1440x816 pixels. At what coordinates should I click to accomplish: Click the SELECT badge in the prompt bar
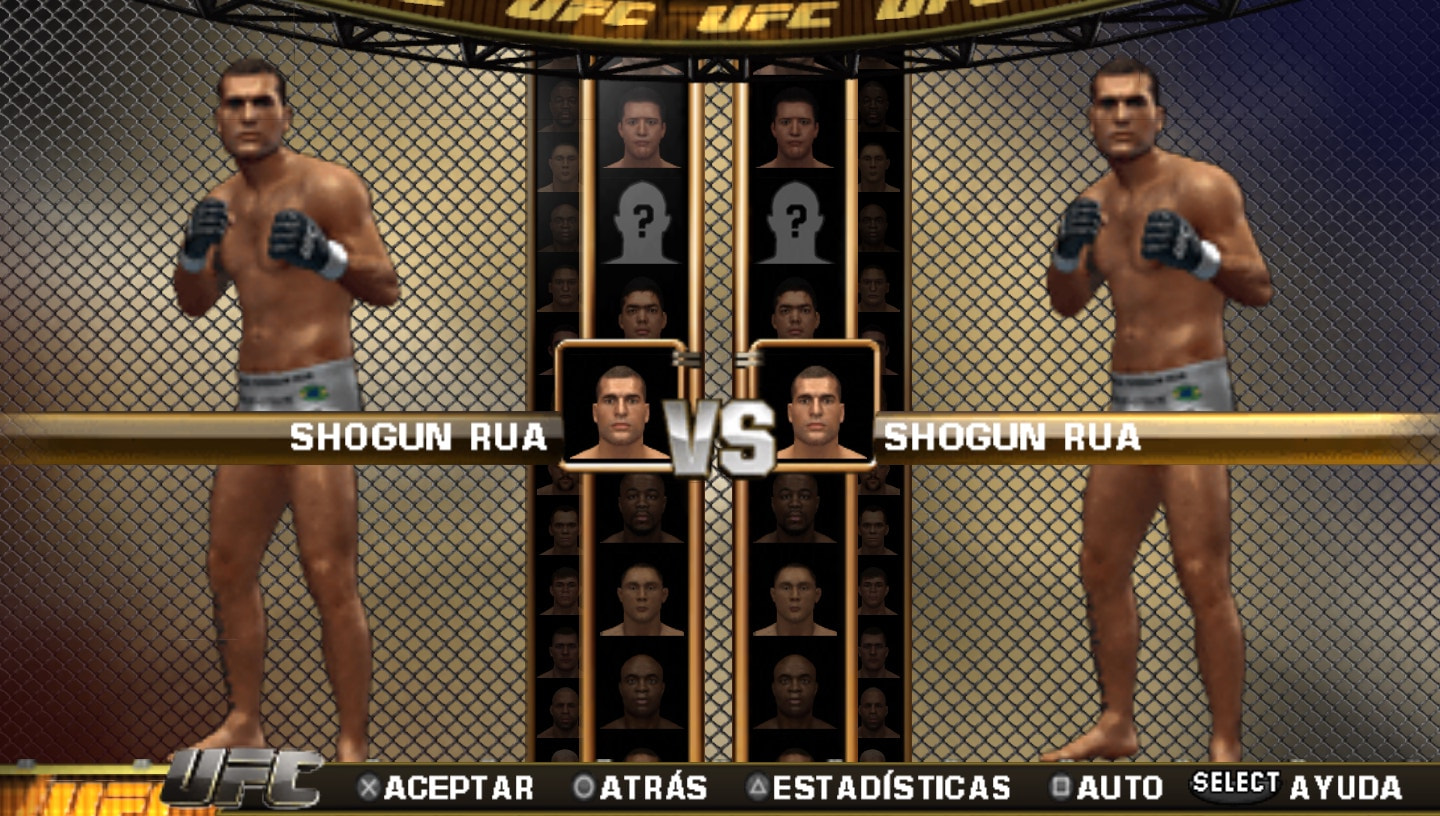(1236, 783)
